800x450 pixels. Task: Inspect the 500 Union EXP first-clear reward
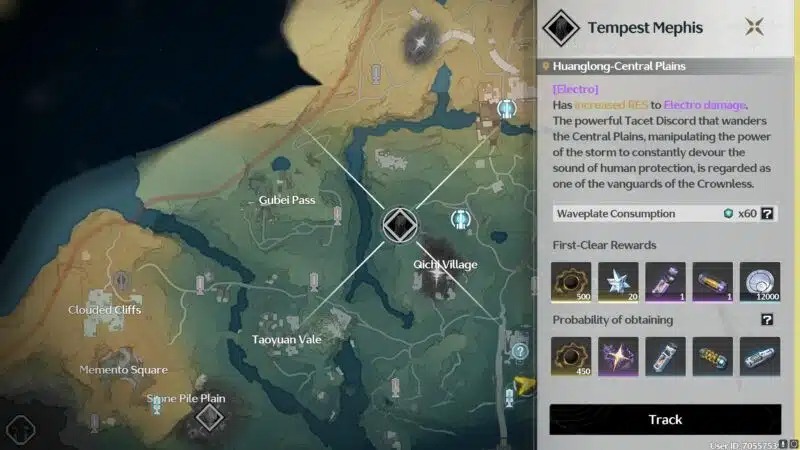570,282
